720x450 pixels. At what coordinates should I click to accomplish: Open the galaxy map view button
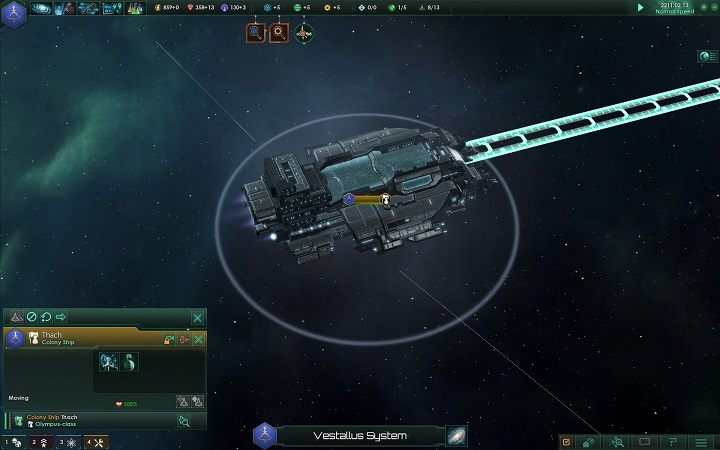pyautogui.click(x=457, y=436)
